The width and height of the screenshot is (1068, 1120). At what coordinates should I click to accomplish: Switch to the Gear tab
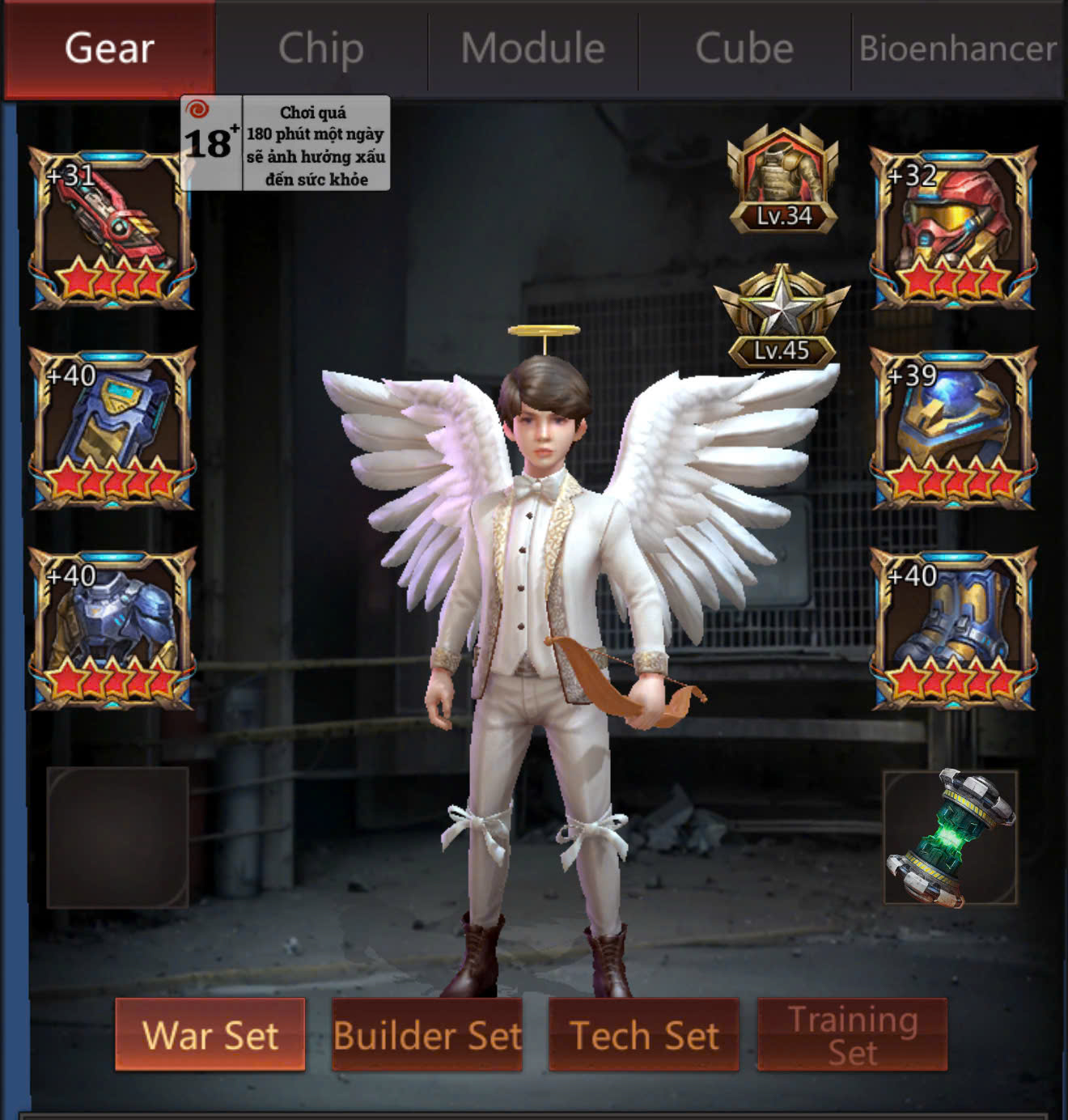click(109, 49)
